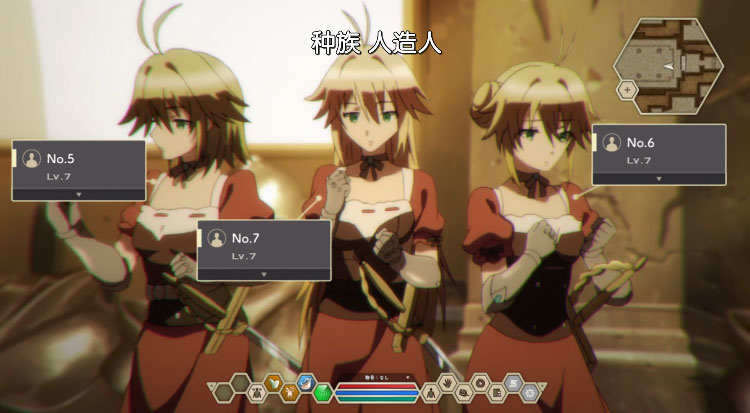The height and width of the screenshot is (413, 750).
Task: Expand the arrow under No.7 panel
Action: (263, 272)
